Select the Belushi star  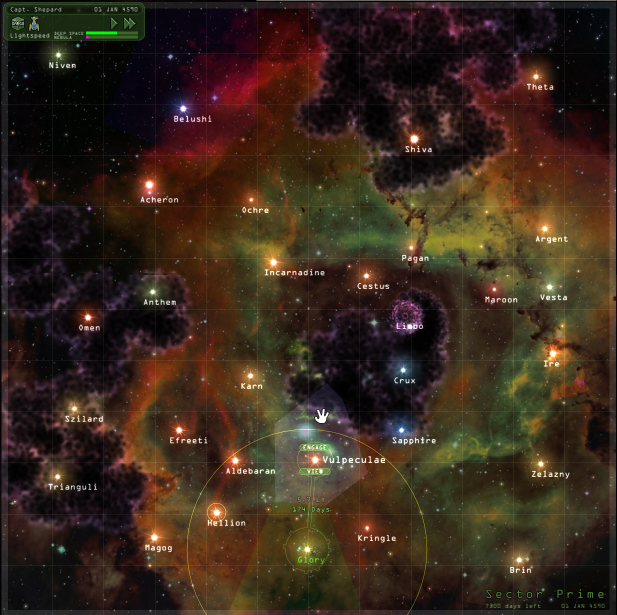pyautogui.click(x=183, y=108)
